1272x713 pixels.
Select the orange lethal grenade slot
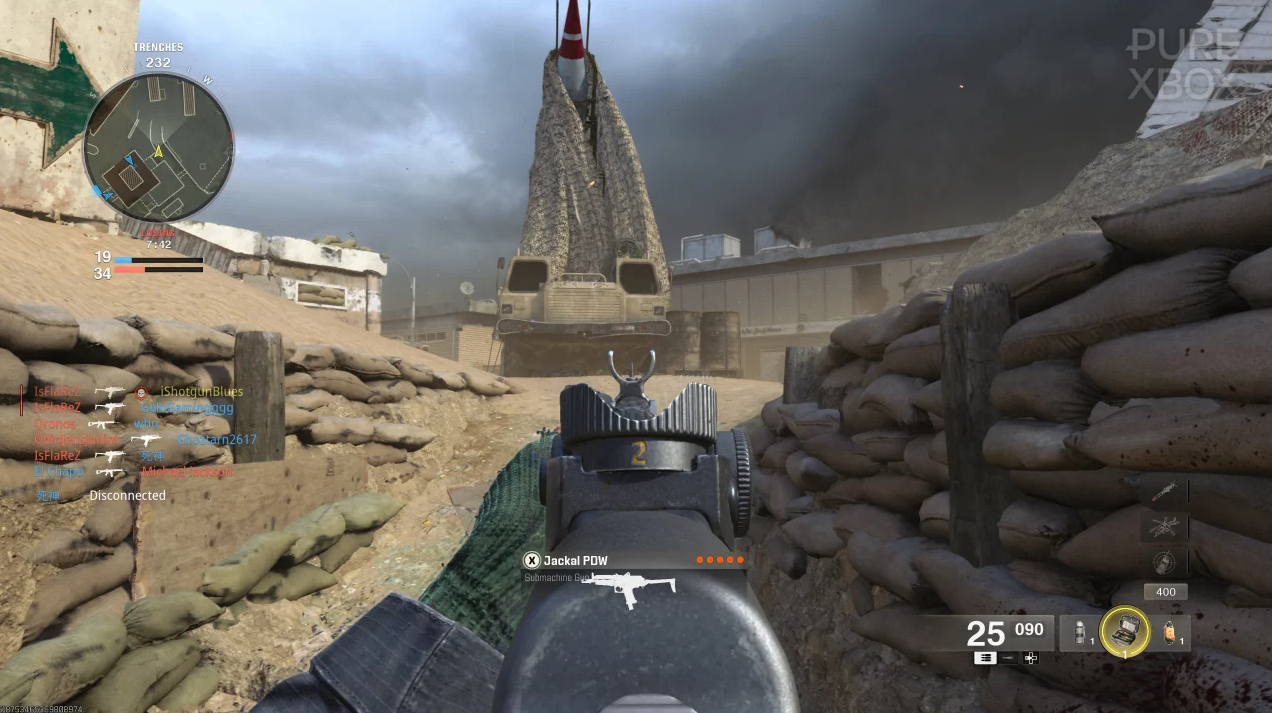click(1172, 632)
